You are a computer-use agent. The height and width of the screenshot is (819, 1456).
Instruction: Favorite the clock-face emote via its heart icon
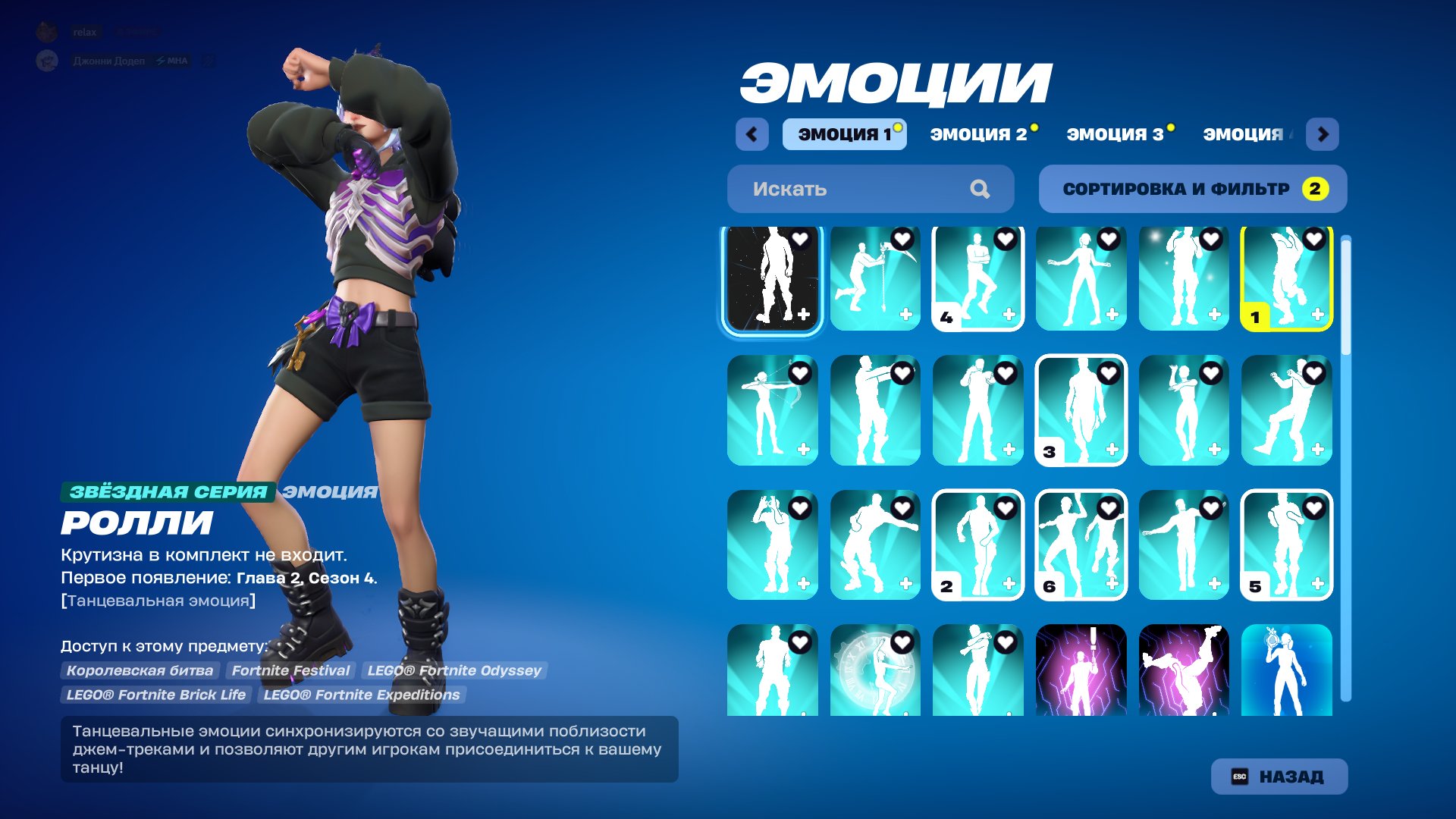pyautogui.click(x=901, y=641)
